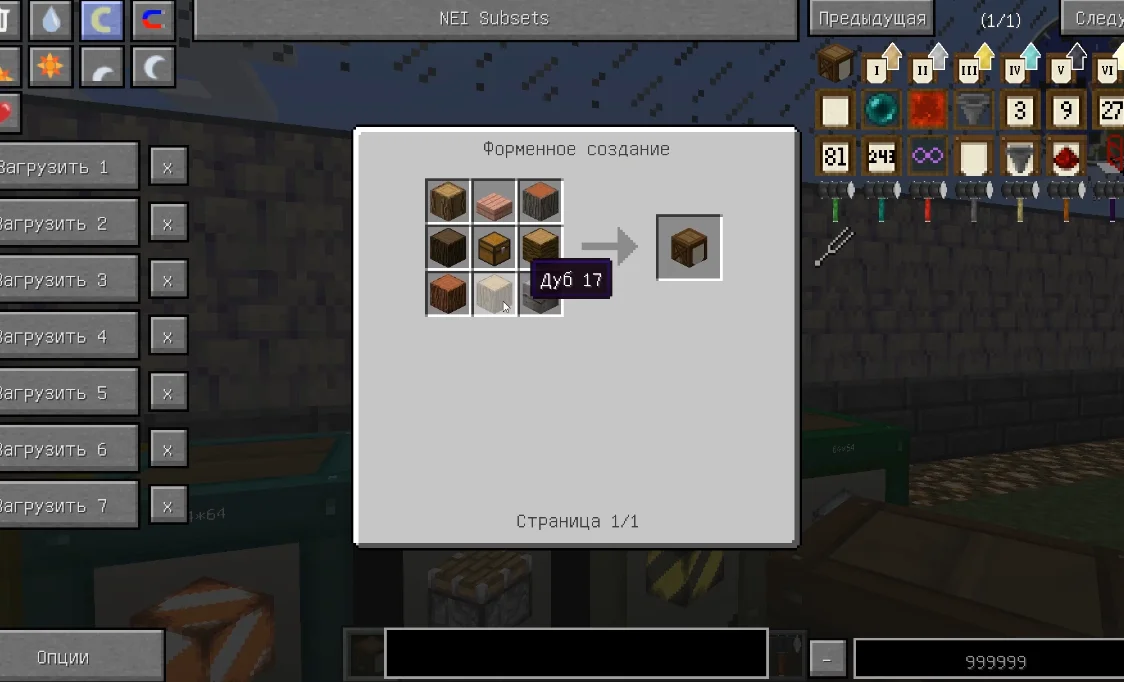Screen dimensions: 1124x682
Task: Select the crafted drawer result slot
Action: point(689,247)
